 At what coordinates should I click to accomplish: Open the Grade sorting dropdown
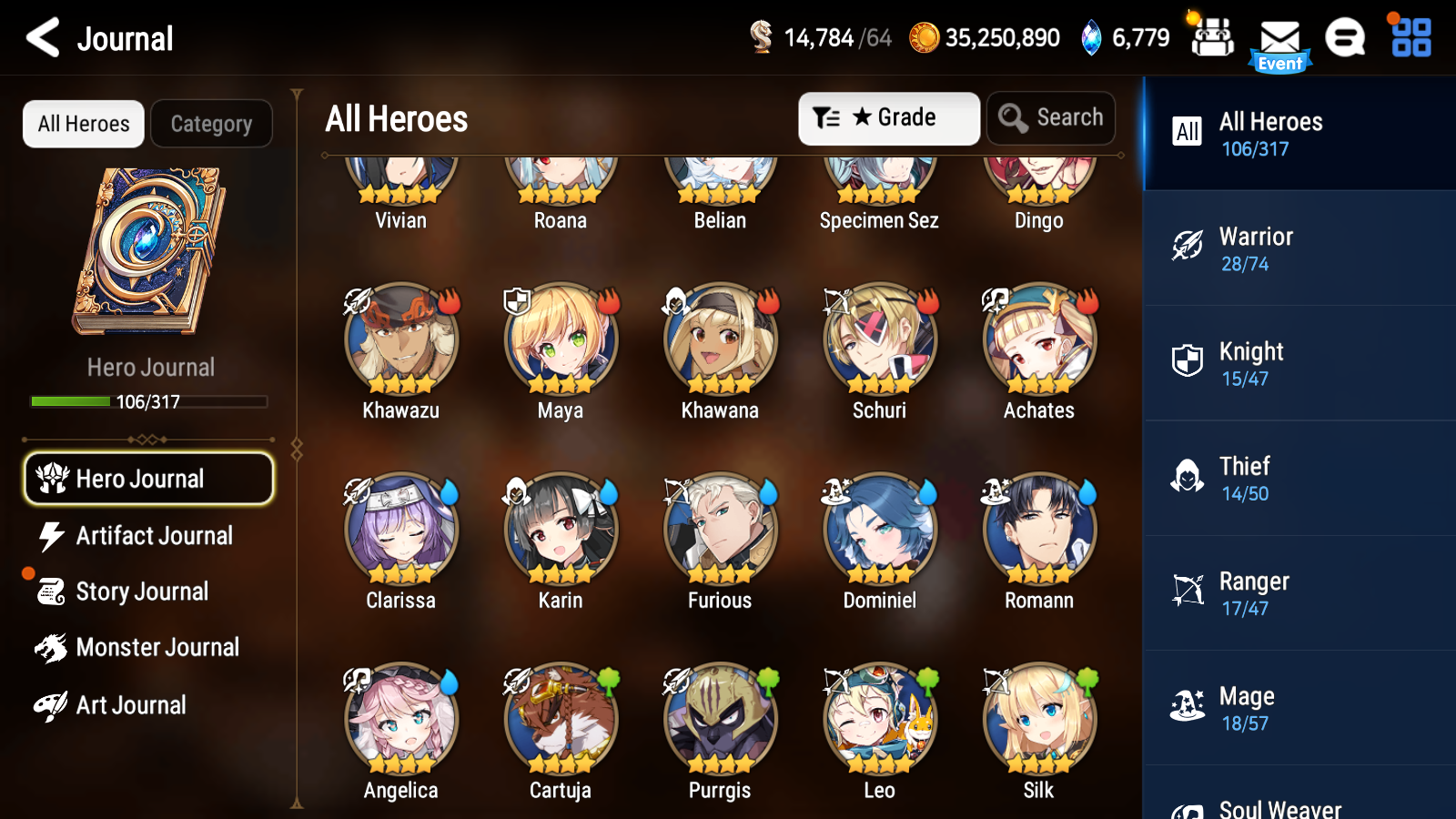tap(888, 117)
